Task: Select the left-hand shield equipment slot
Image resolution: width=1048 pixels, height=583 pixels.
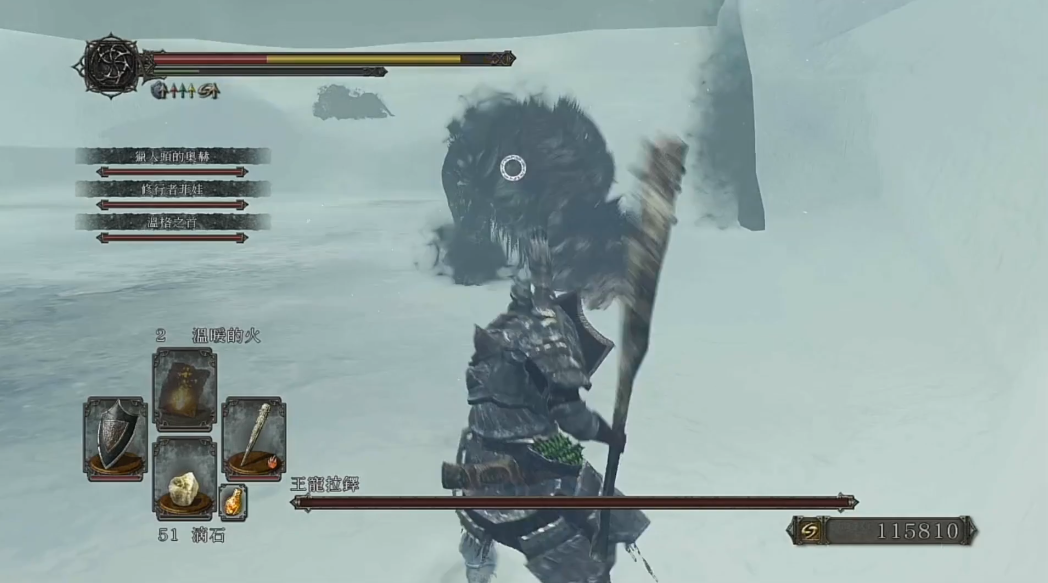Action: coord(114,438)
